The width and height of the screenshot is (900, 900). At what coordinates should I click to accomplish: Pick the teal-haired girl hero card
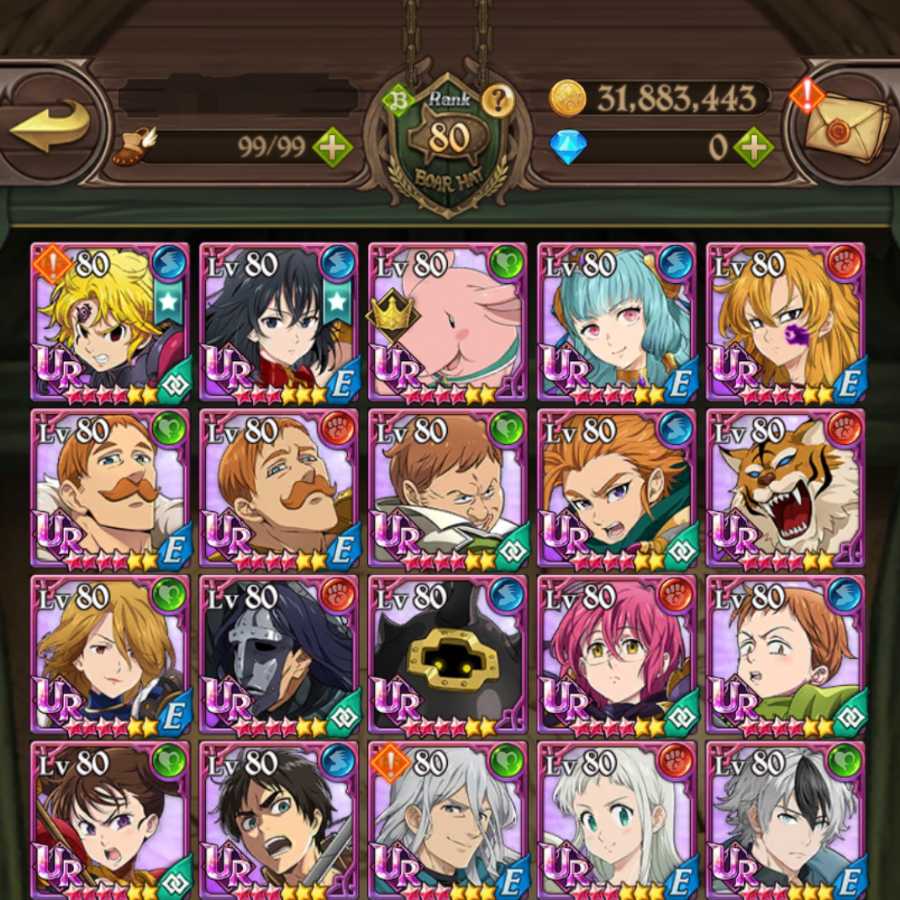[616, 321]
